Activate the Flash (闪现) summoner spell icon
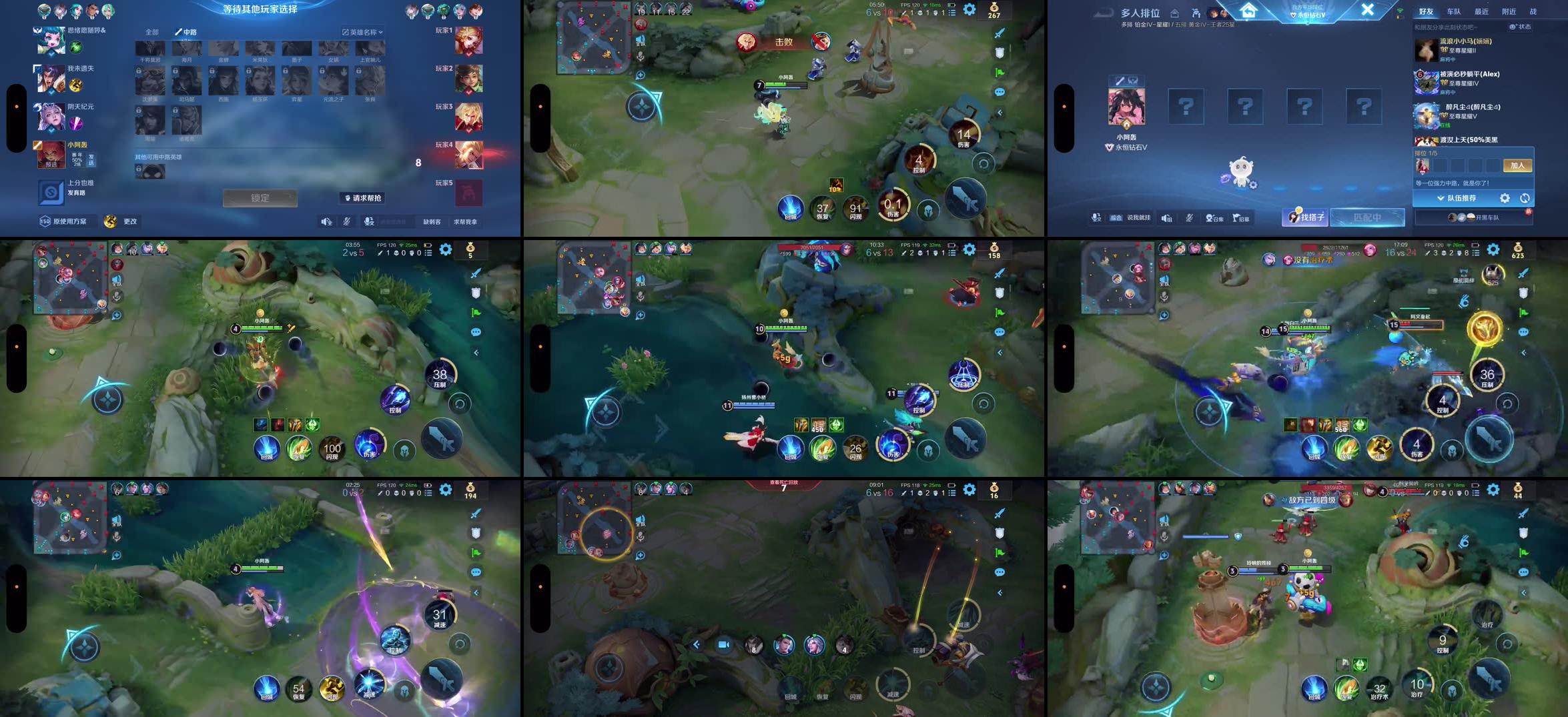The image size is (1568, 717). pyautogui.click(x=855, y=208)
